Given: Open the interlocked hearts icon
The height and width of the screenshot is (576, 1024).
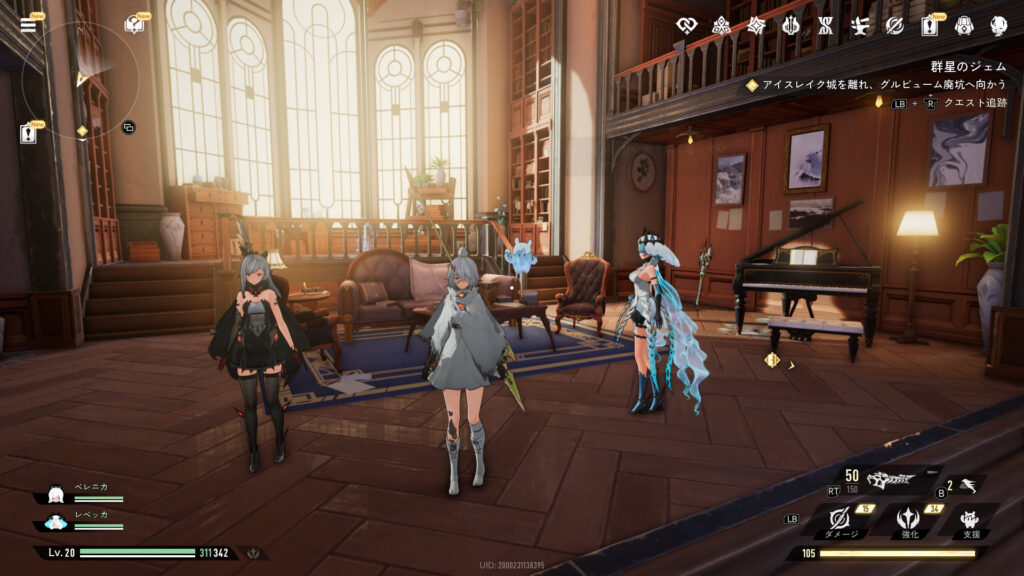Looking at the screenshot, I should (x=685, y=25).
